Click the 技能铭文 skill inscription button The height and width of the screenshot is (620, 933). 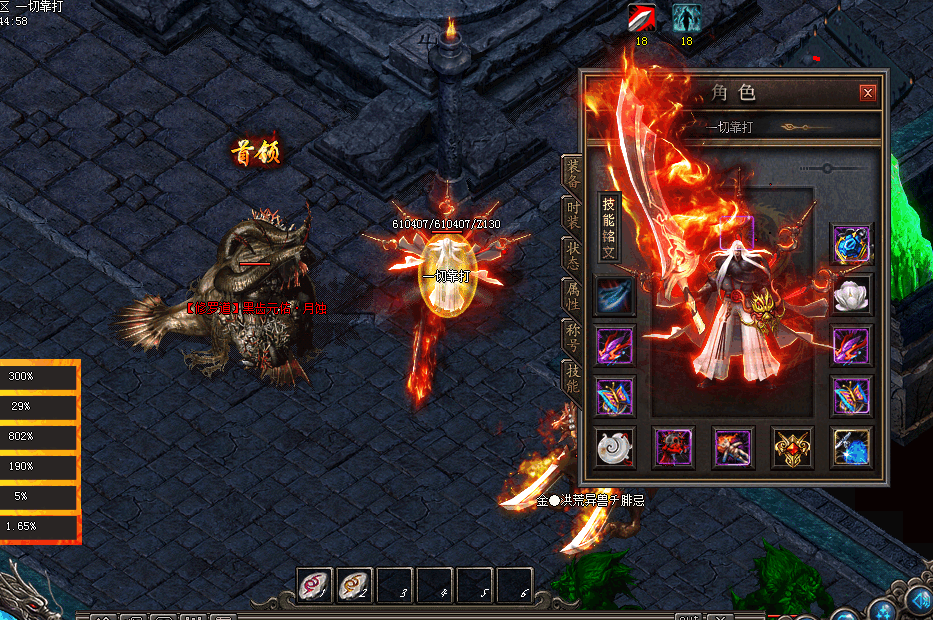pos(609,226)
